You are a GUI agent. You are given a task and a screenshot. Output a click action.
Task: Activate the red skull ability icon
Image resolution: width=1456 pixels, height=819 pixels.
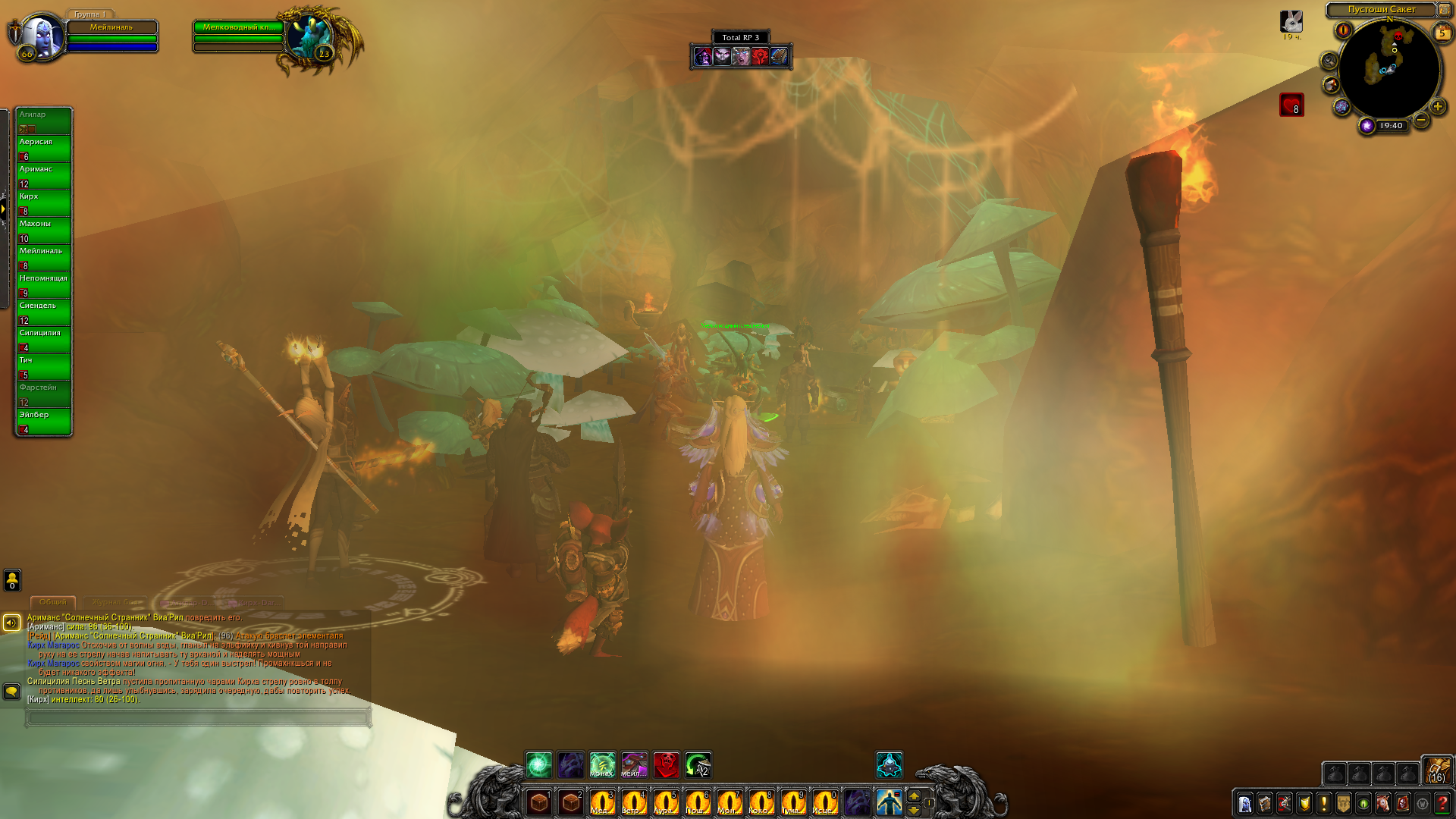pyautogui.click(x=667, y=764)
